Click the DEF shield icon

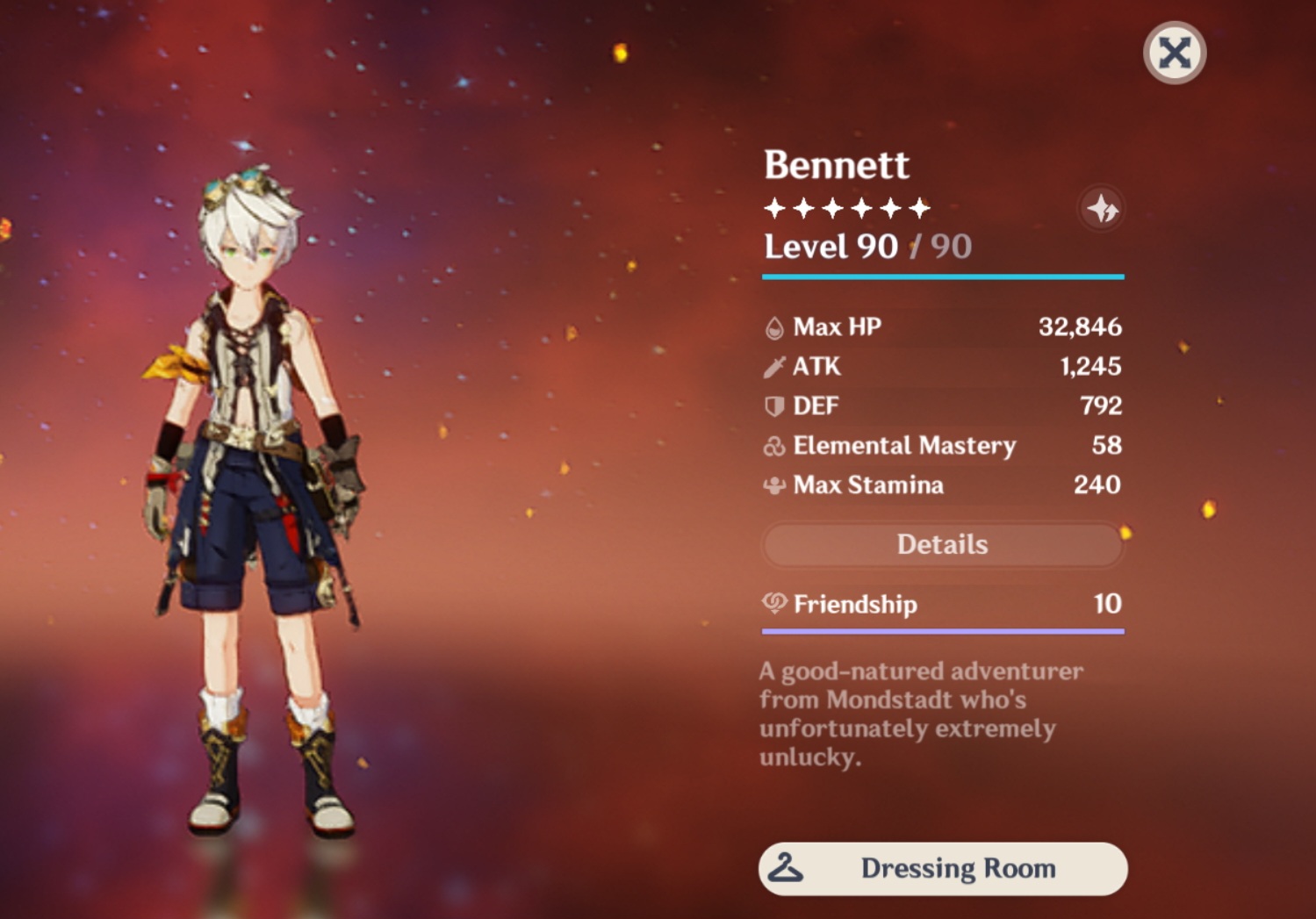[x=773, y=406]
